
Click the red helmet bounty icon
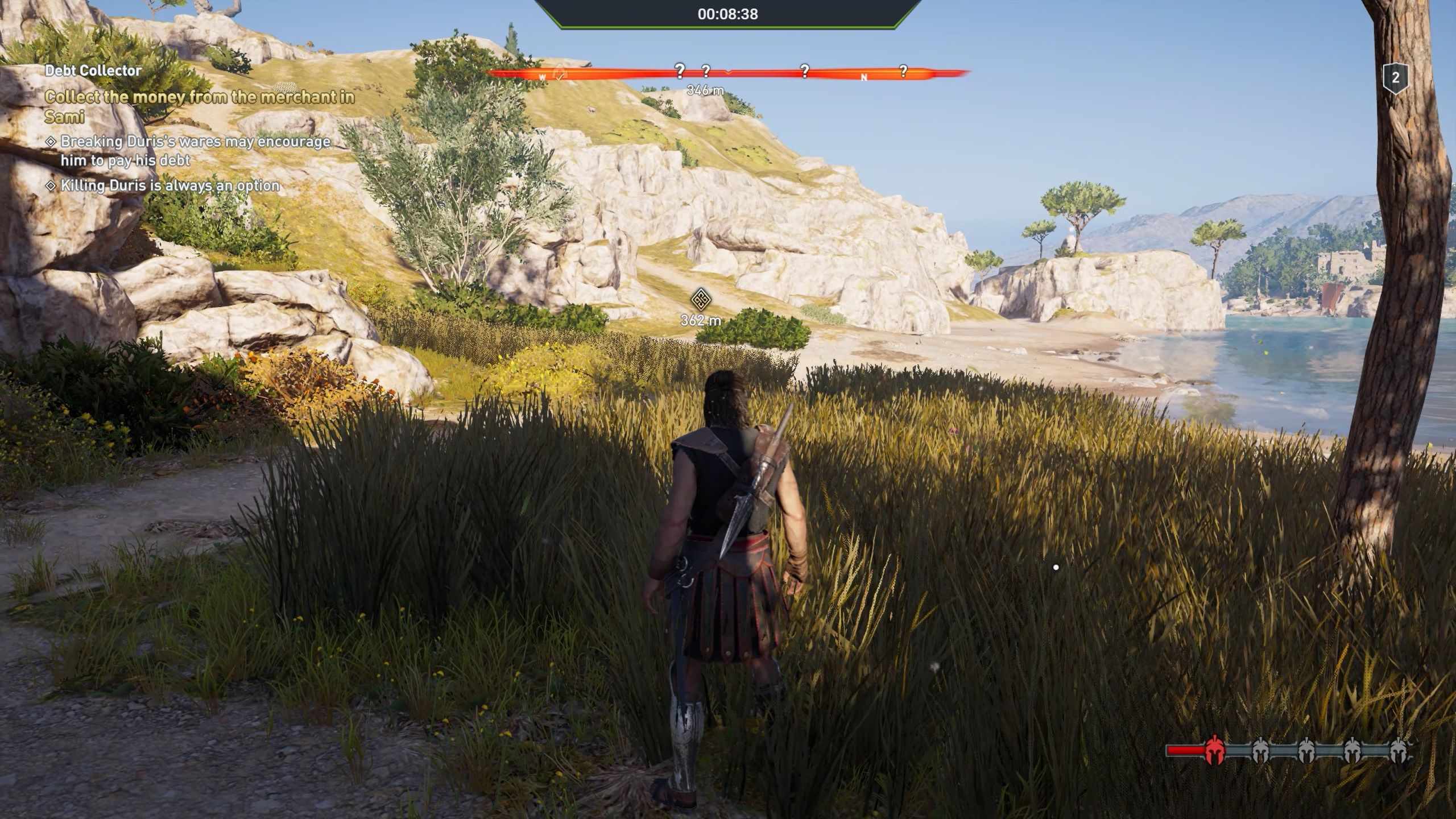(x=1214, y=751)
